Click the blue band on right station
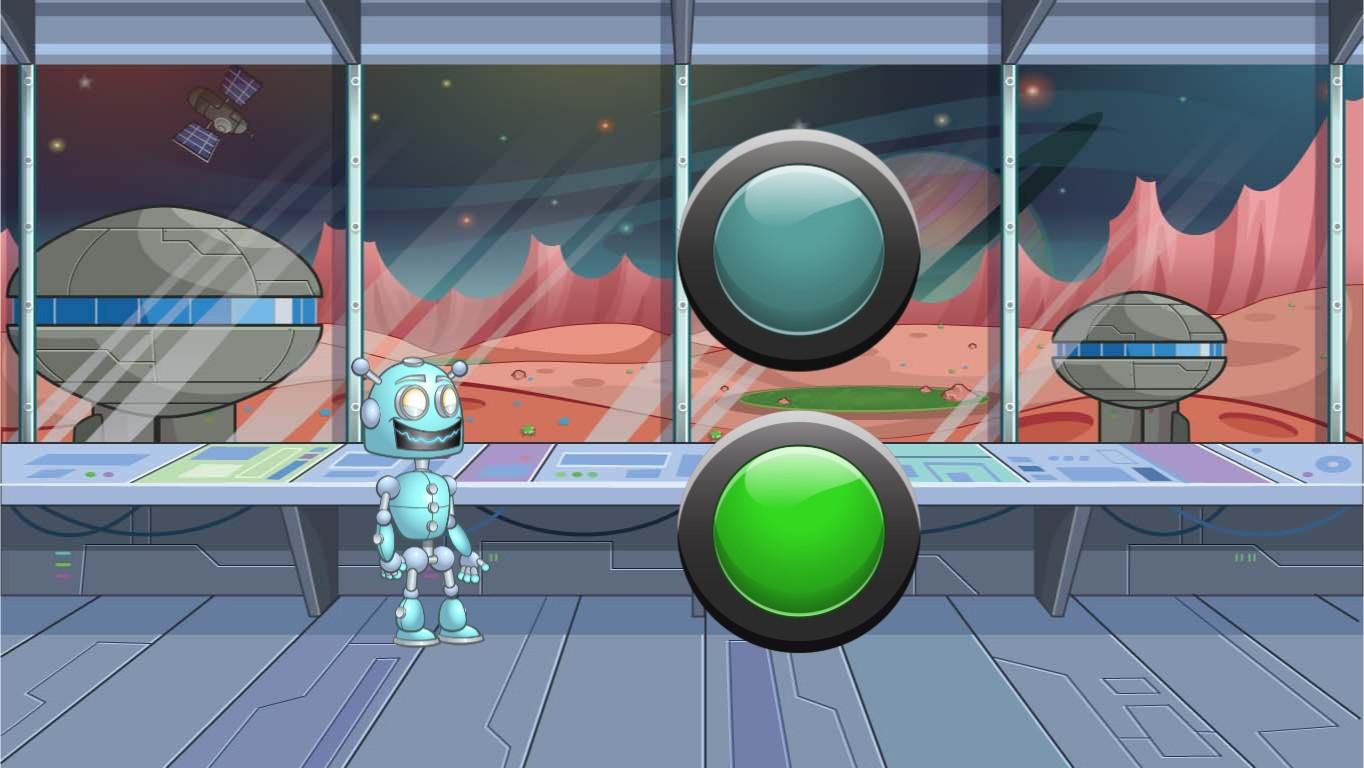Viewport: 1364px width, 768px height. [1140, 350]
